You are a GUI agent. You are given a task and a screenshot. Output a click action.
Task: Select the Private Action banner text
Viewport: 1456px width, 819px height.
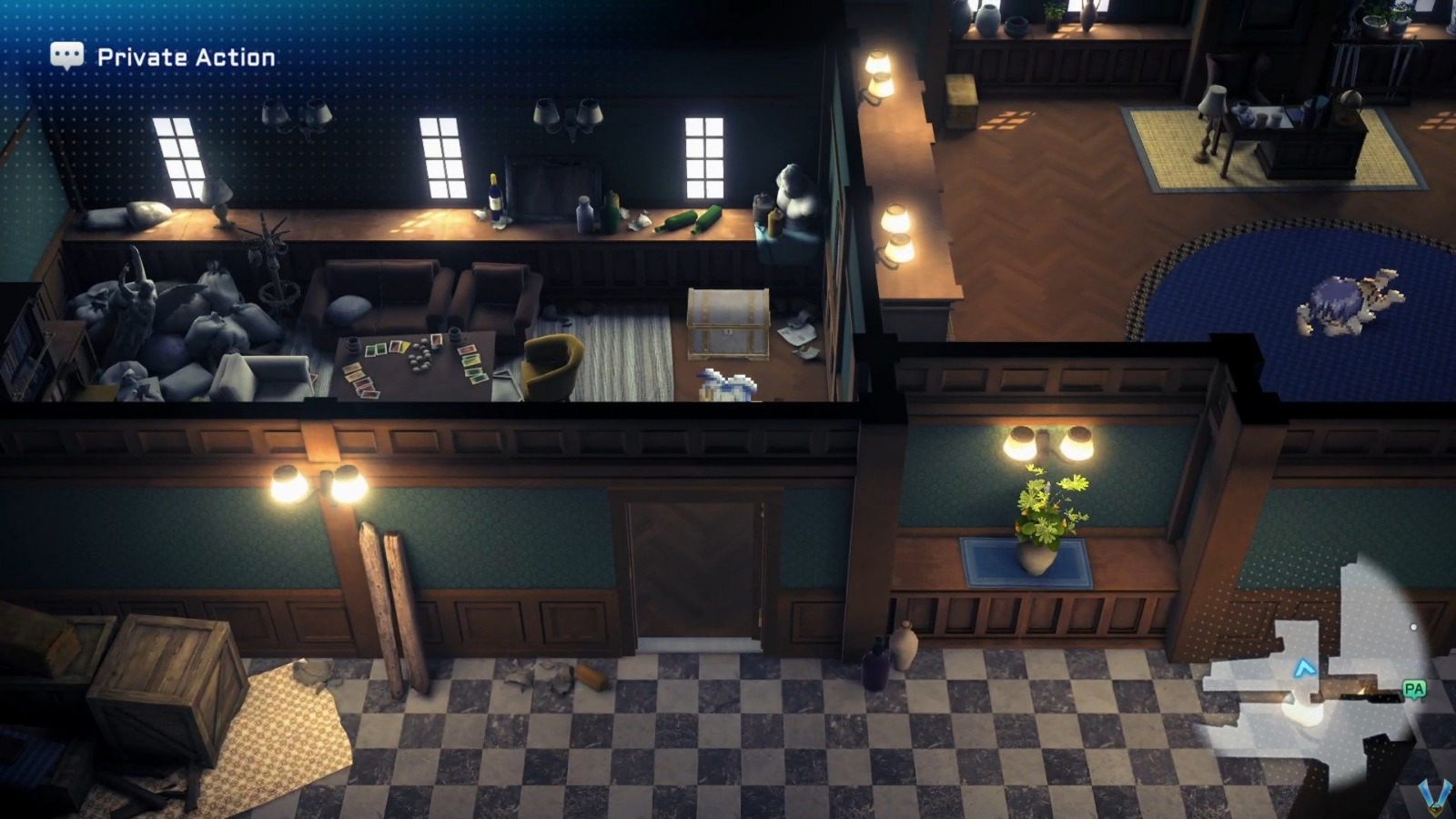(182, 56)
